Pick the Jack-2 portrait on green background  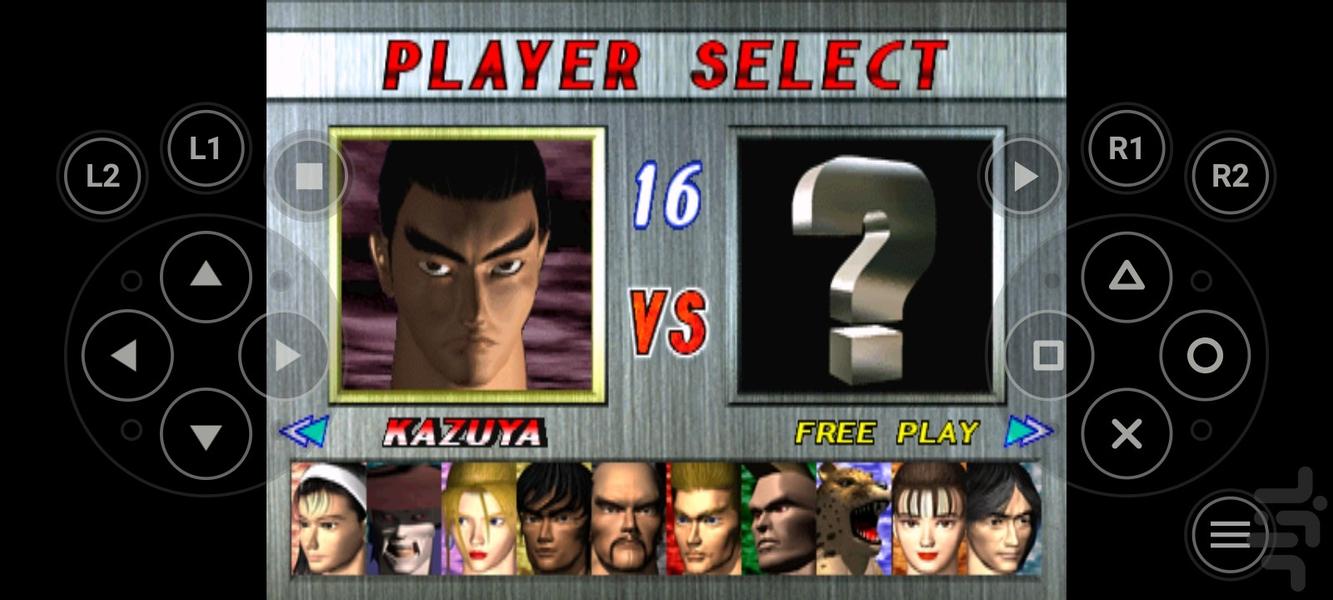coord(779,519)
